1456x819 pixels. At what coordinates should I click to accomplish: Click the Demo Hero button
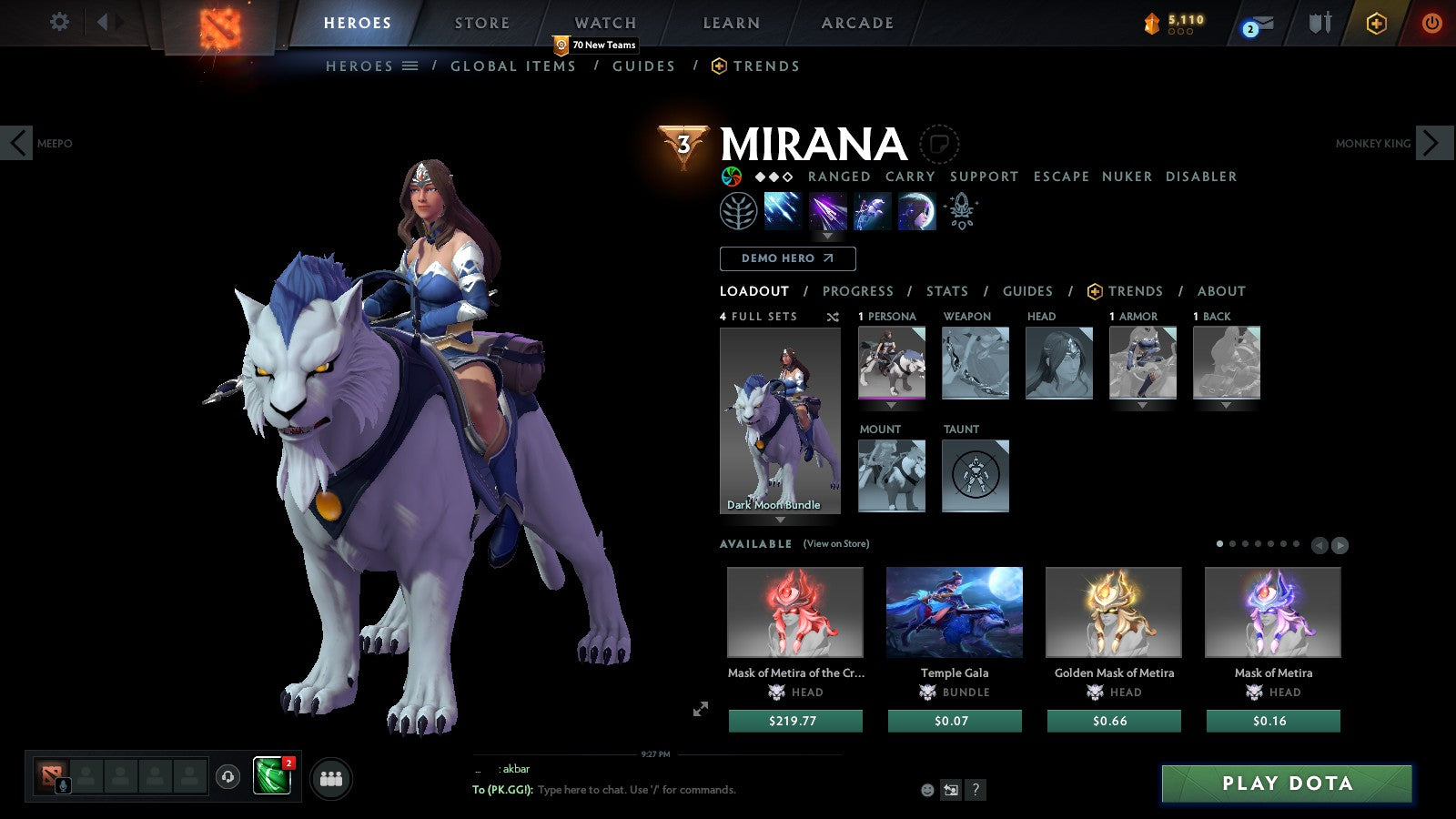point(787,258)
